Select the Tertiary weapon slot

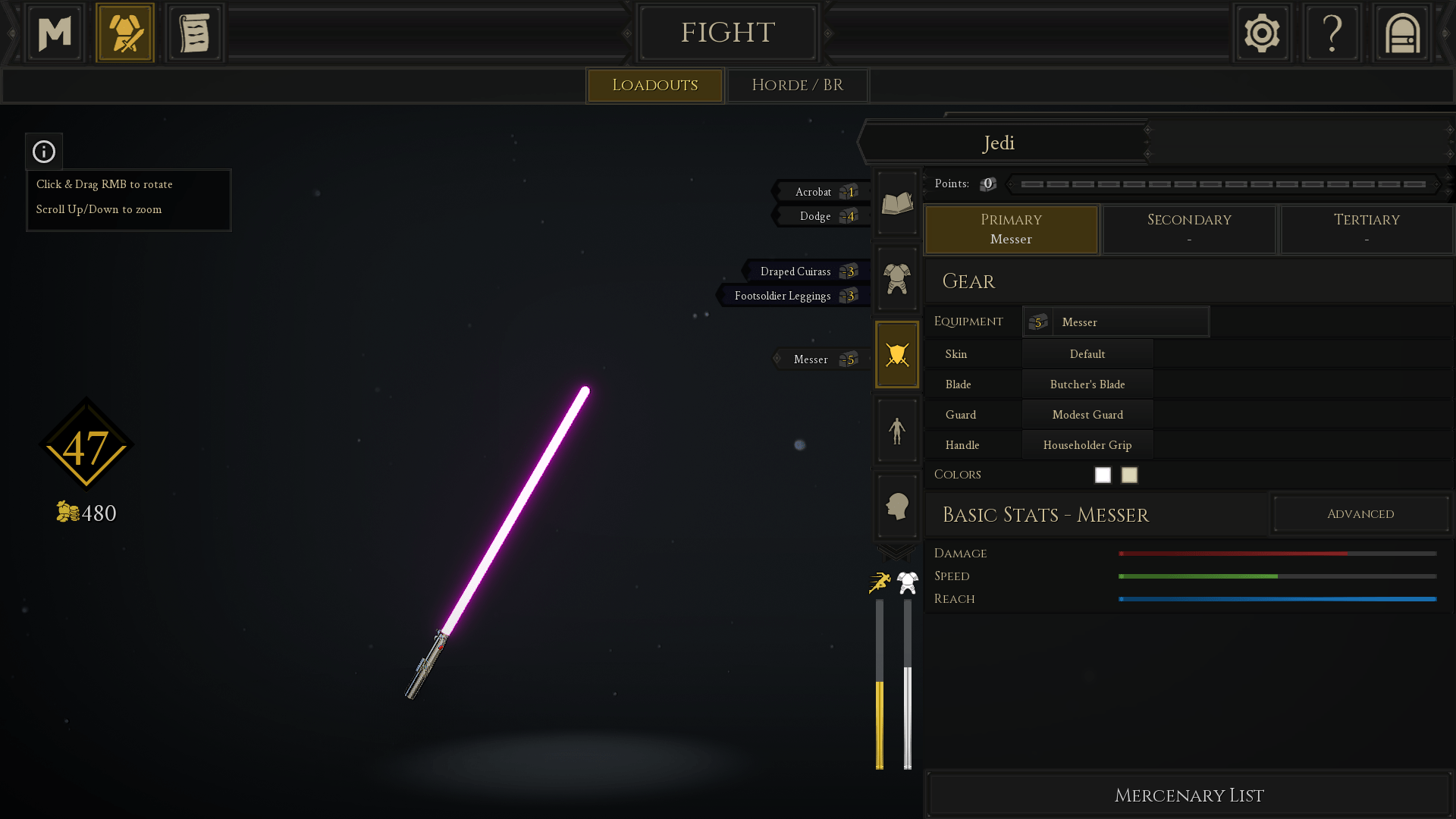click(1366, 229)
